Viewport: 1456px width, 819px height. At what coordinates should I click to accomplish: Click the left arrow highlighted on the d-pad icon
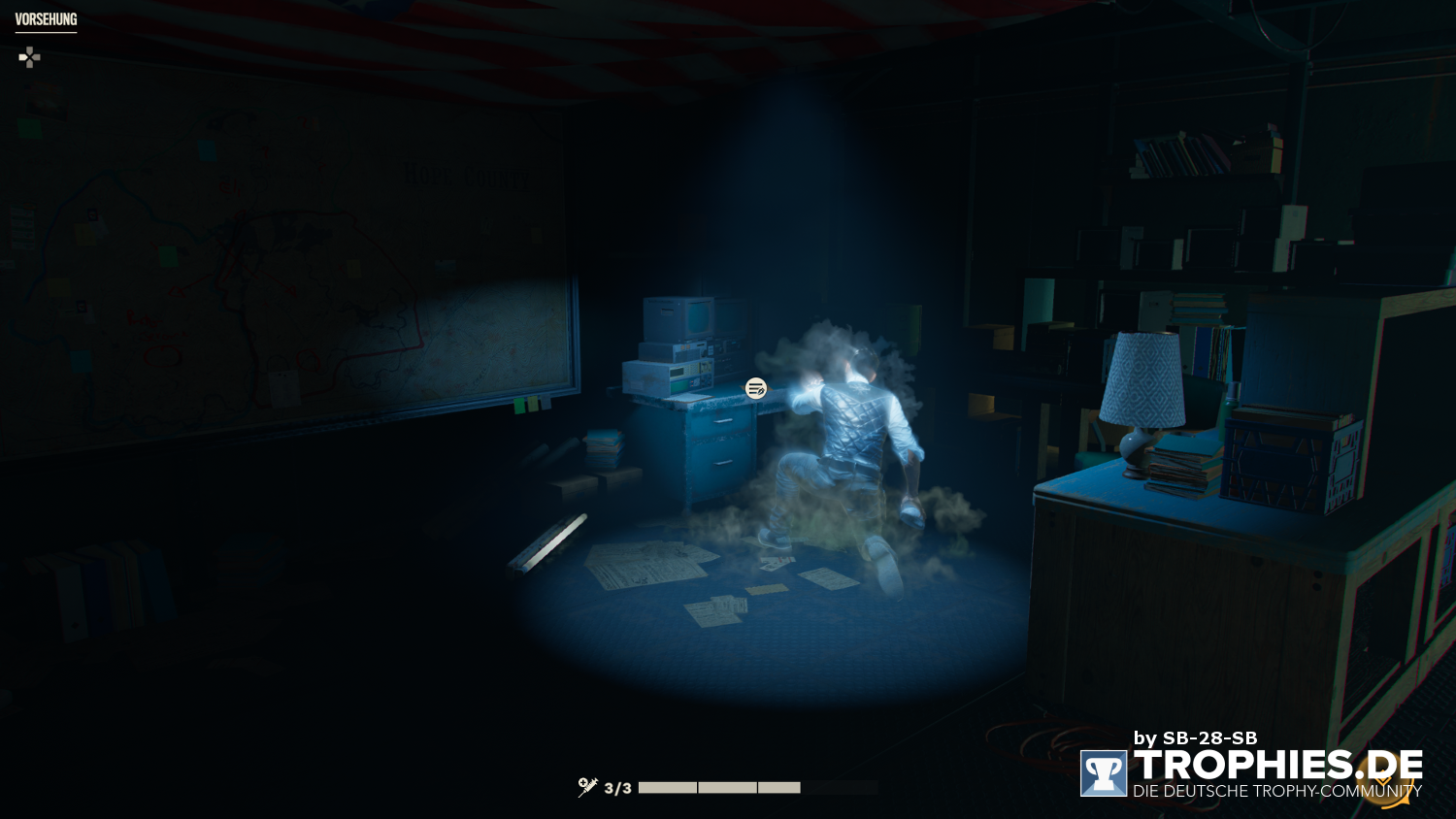coord(22,57)
